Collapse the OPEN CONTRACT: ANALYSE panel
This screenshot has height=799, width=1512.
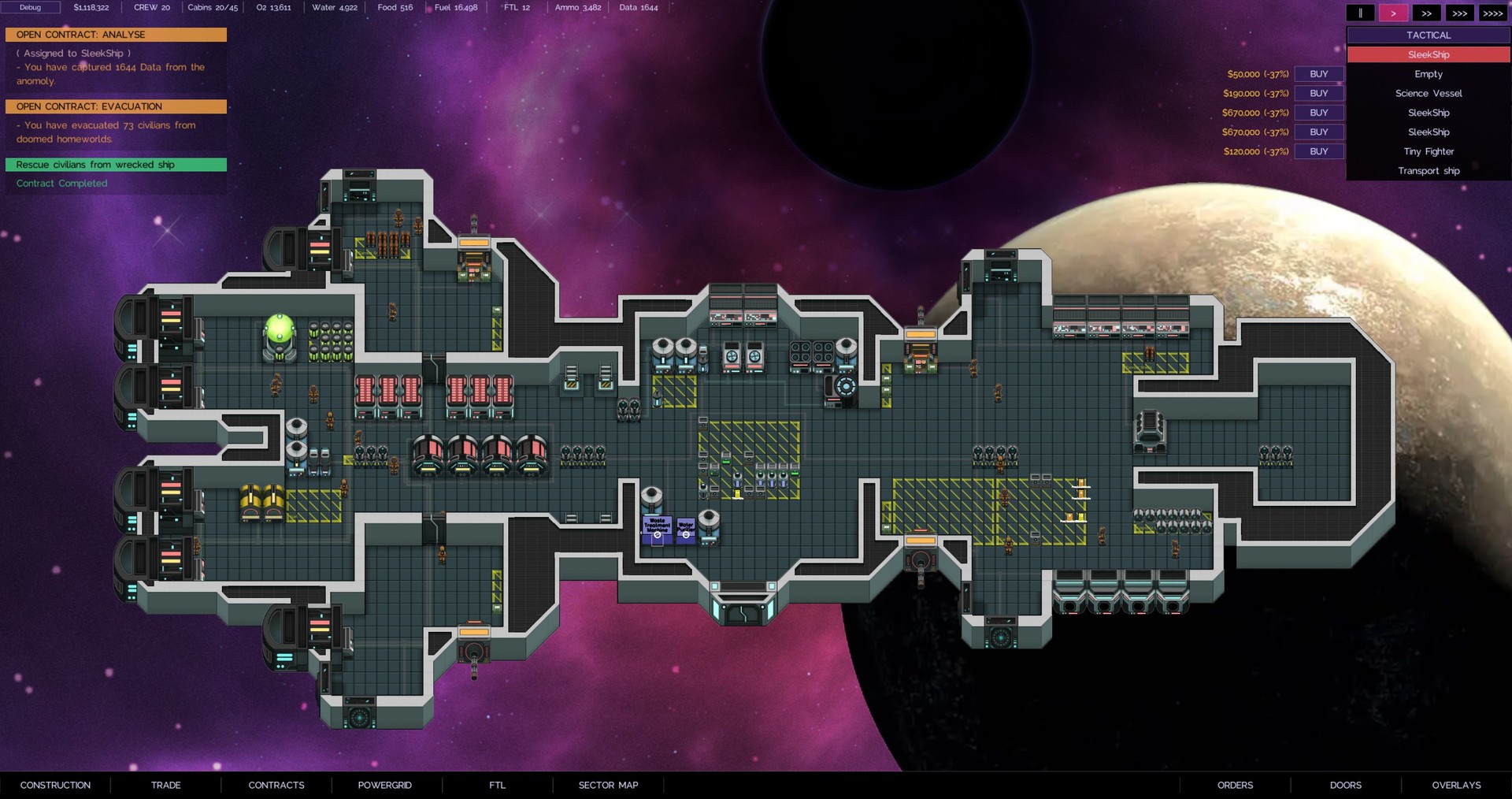pyautogui.click(x=116, y=35)
